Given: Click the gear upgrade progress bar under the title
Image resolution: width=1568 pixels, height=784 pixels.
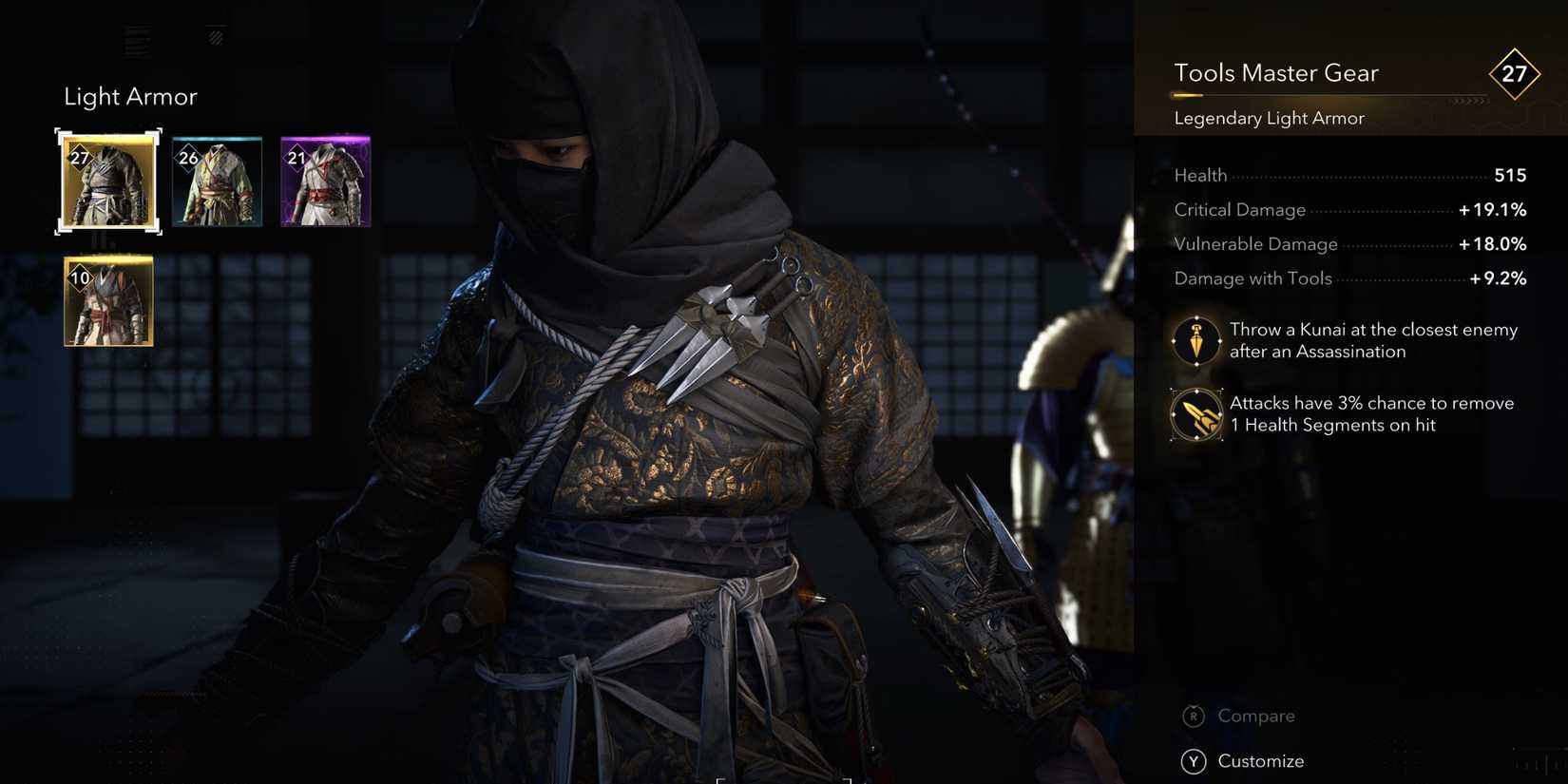Looking at the screenshot, I should 1330,95.
